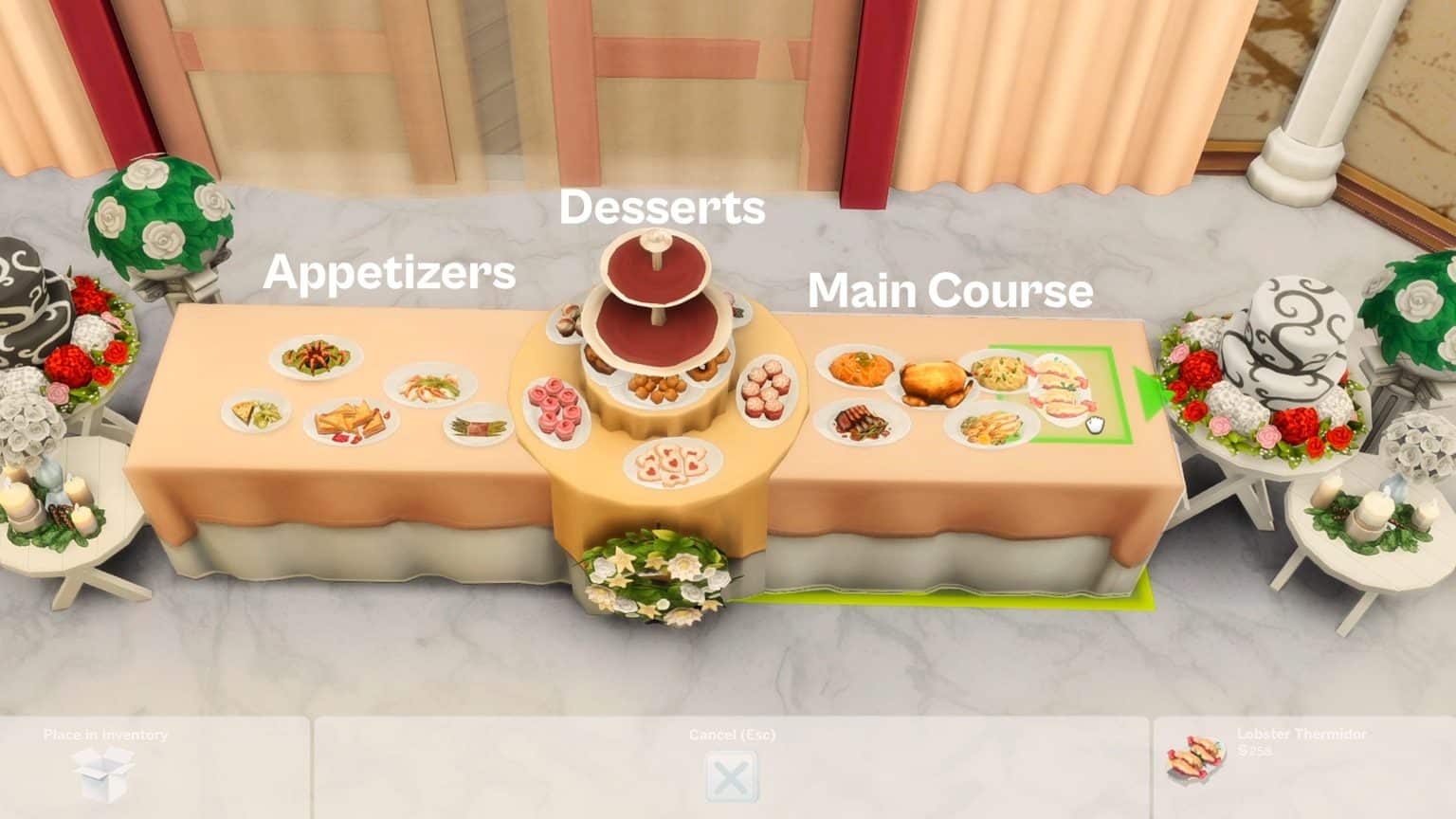Screen dimensions: 1456x819
Task: Click the Place in Inventory box icon
Action: (104, 768)
